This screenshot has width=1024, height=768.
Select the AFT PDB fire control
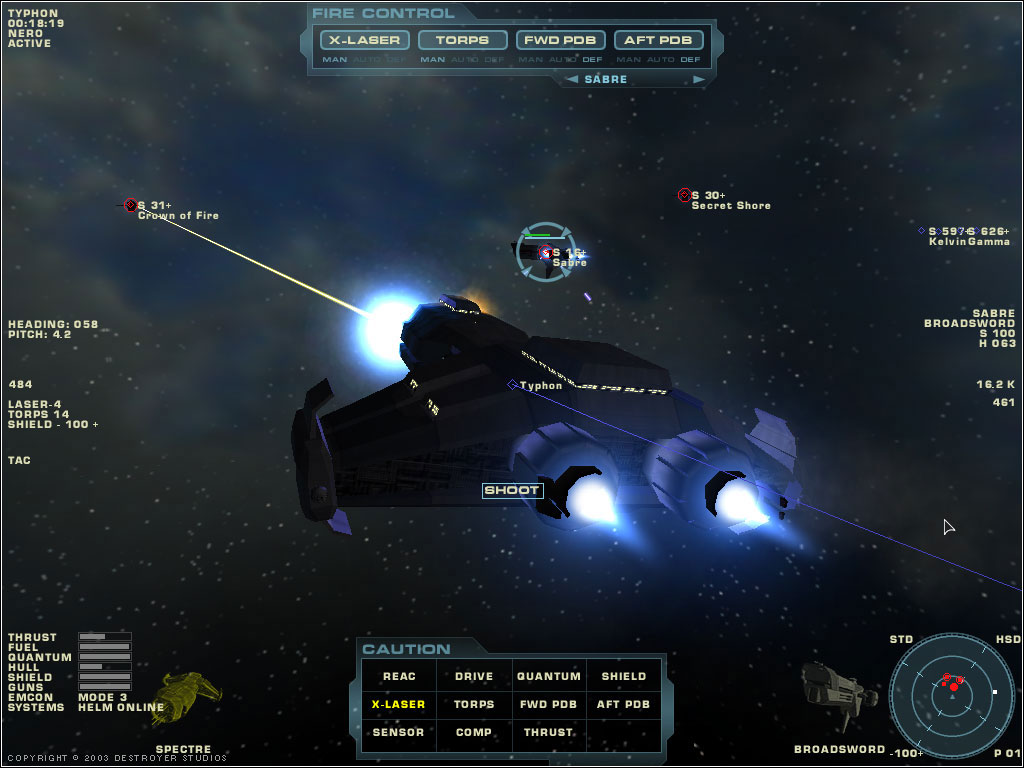click(659, 40)
